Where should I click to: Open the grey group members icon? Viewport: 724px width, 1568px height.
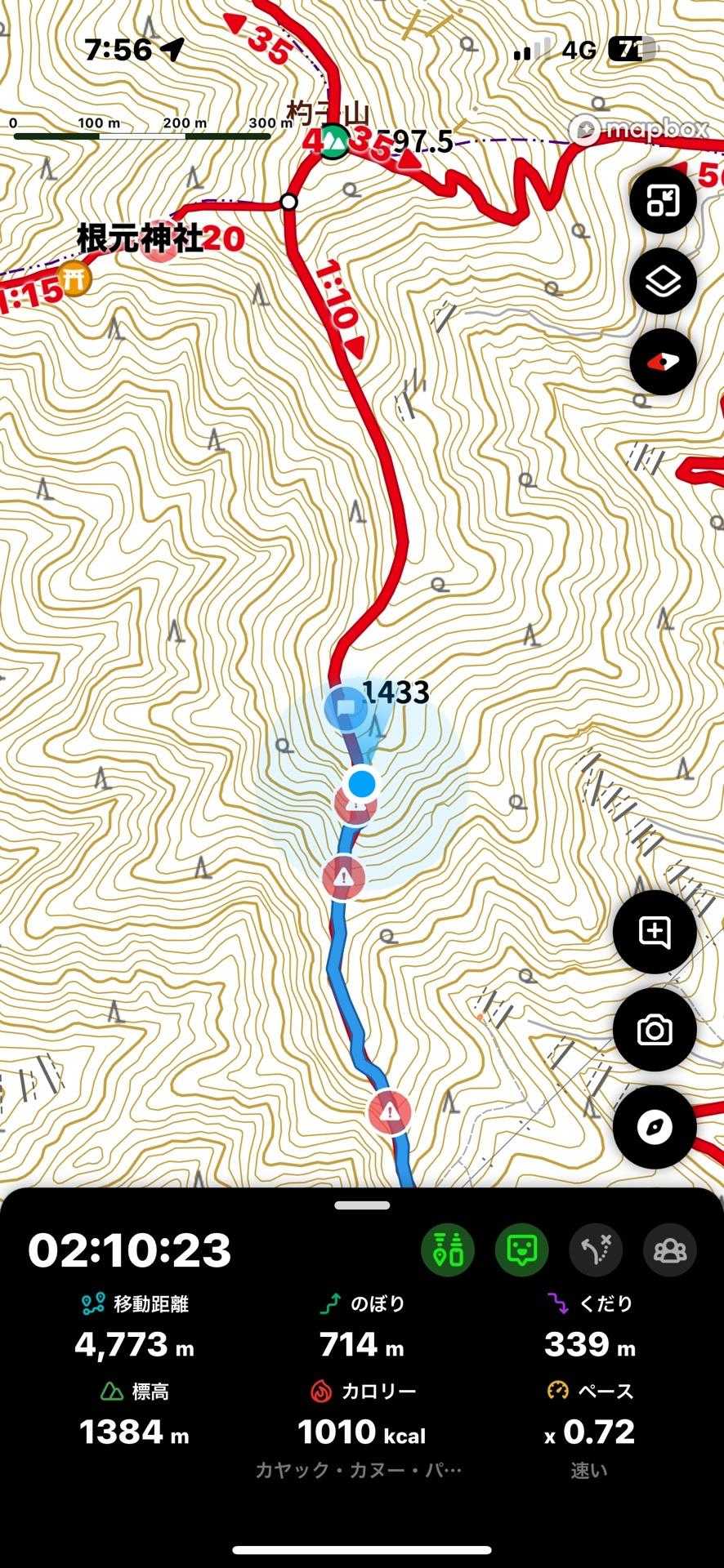click(670, 1249)
